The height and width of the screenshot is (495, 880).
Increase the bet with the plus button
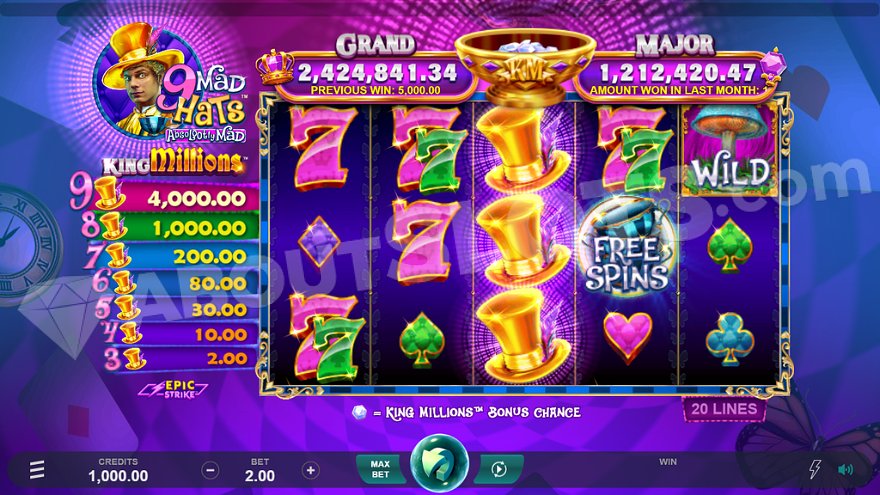(311, 469)
